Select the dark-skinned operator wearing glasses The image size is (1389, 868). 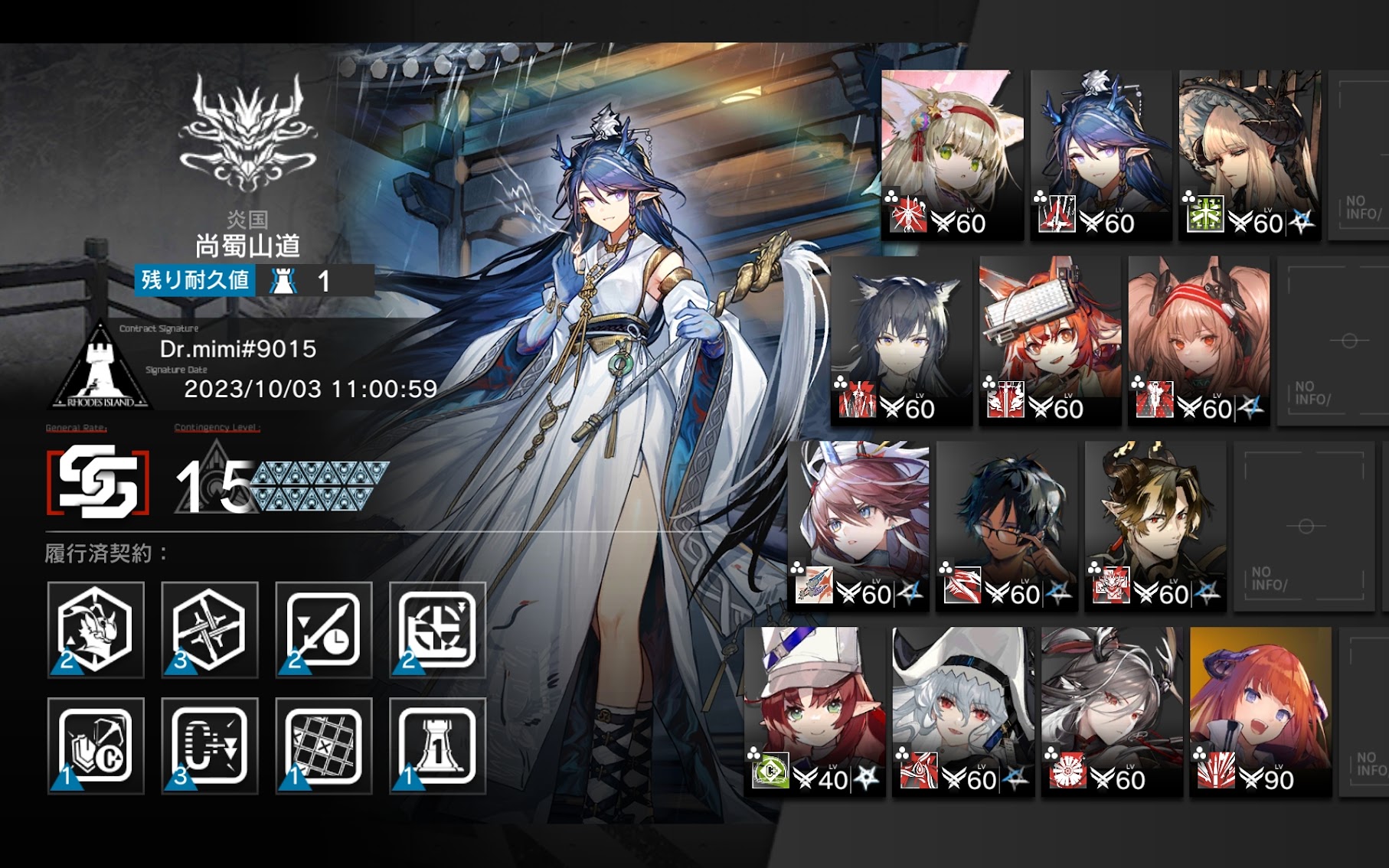(1007, 525)
